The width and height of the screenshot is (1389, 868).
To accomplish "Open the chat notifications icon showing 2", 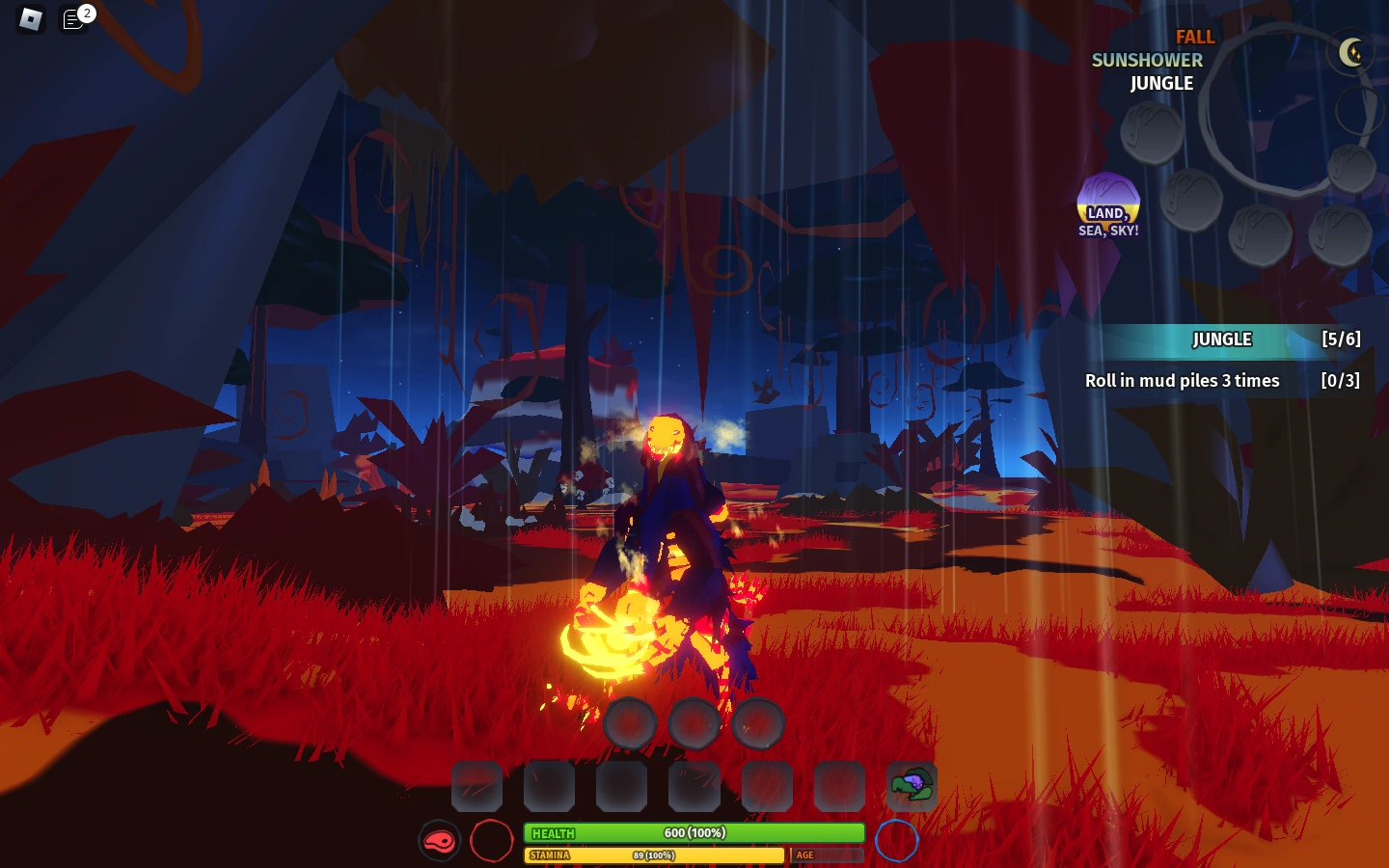I will pyautogui.click(x=75, y=19).
